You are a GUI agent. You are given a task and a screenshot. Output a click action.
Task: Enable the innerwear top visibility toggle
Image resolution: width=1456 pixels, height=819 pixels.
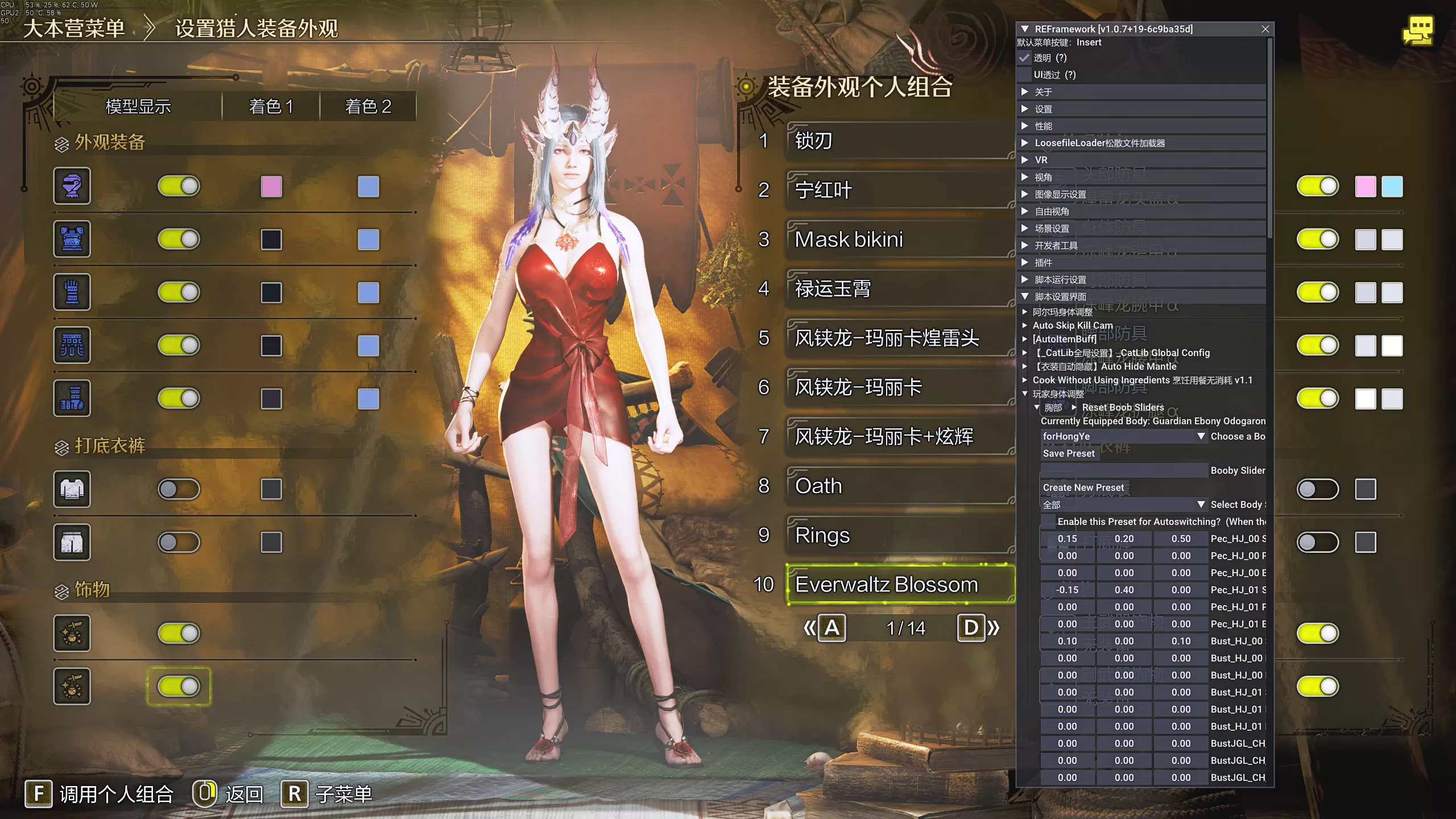click(179, 490)
